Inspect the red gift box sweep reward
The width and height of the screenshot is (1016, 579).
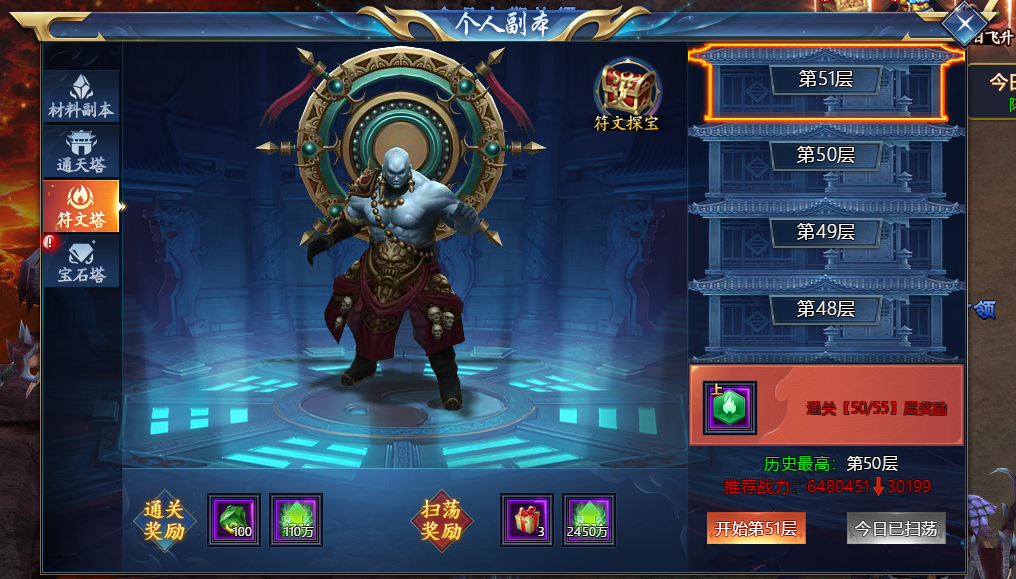pyautogui.click(x=526, y=520)
